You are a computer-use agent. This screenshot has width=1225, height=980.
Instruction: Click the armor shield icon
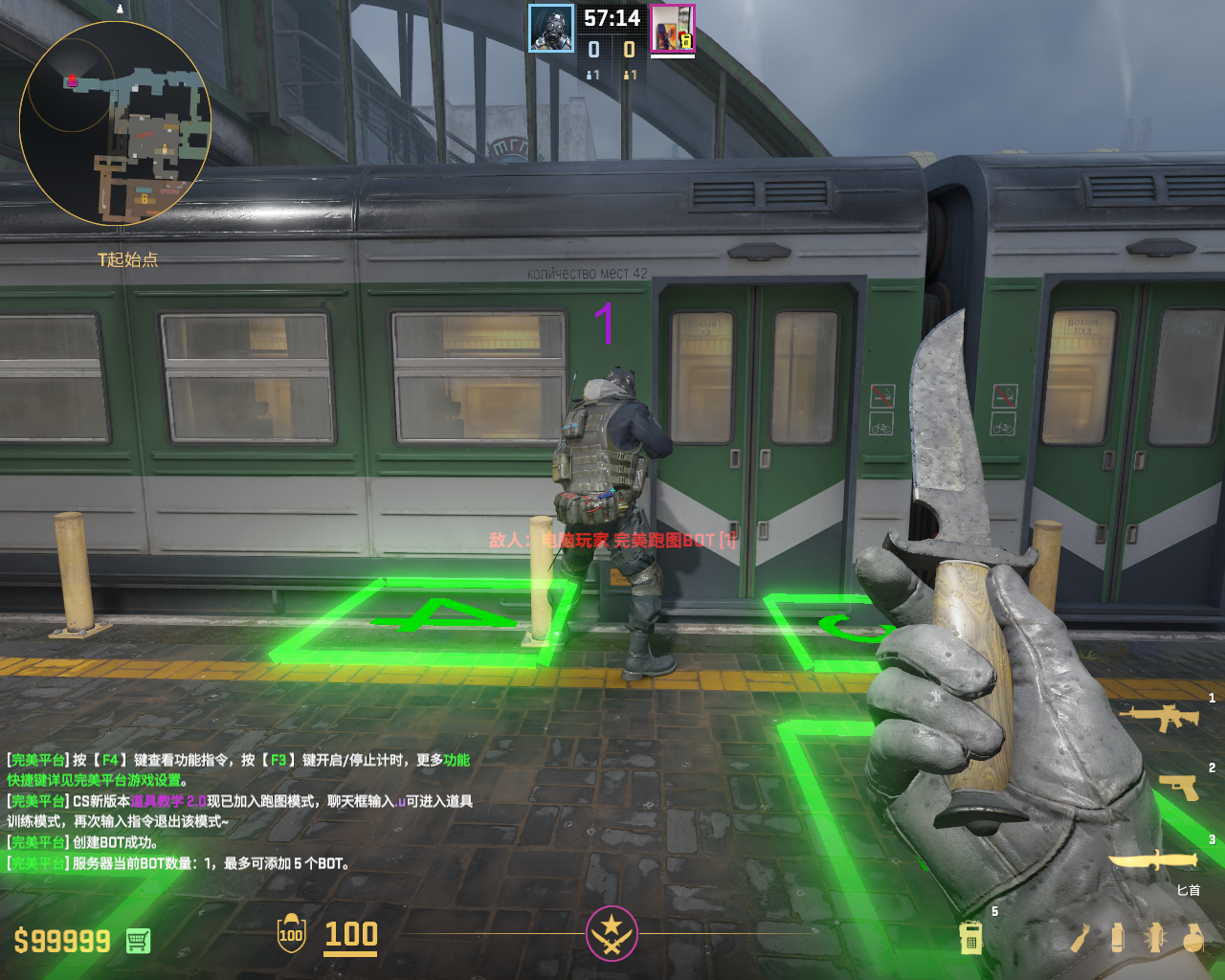pyautogui.click(x=291, y=934)
